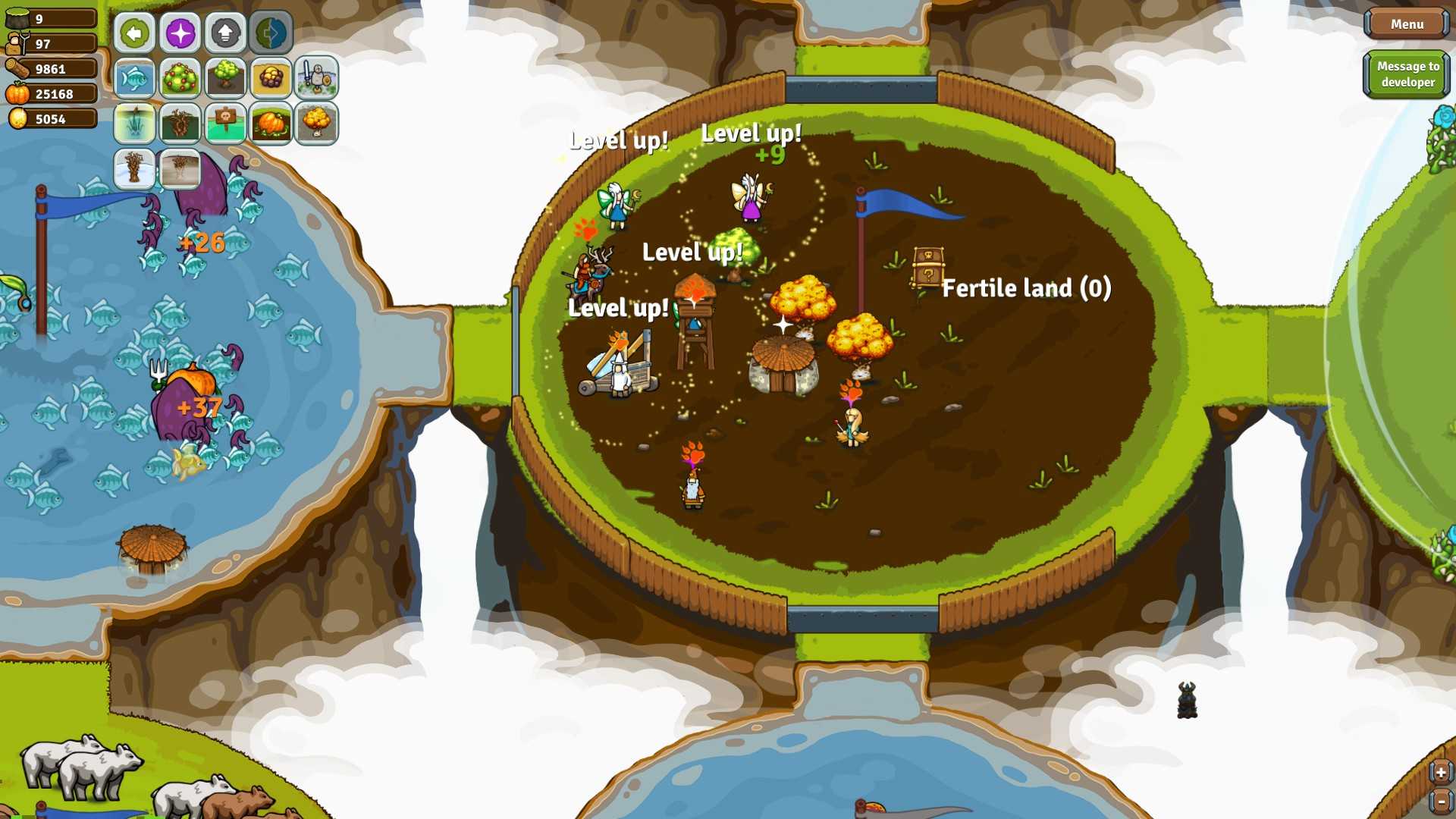Open the mystery treasure chest near the flag
The height and width of the screenshot is (819, 1456).
pos(927,264)
